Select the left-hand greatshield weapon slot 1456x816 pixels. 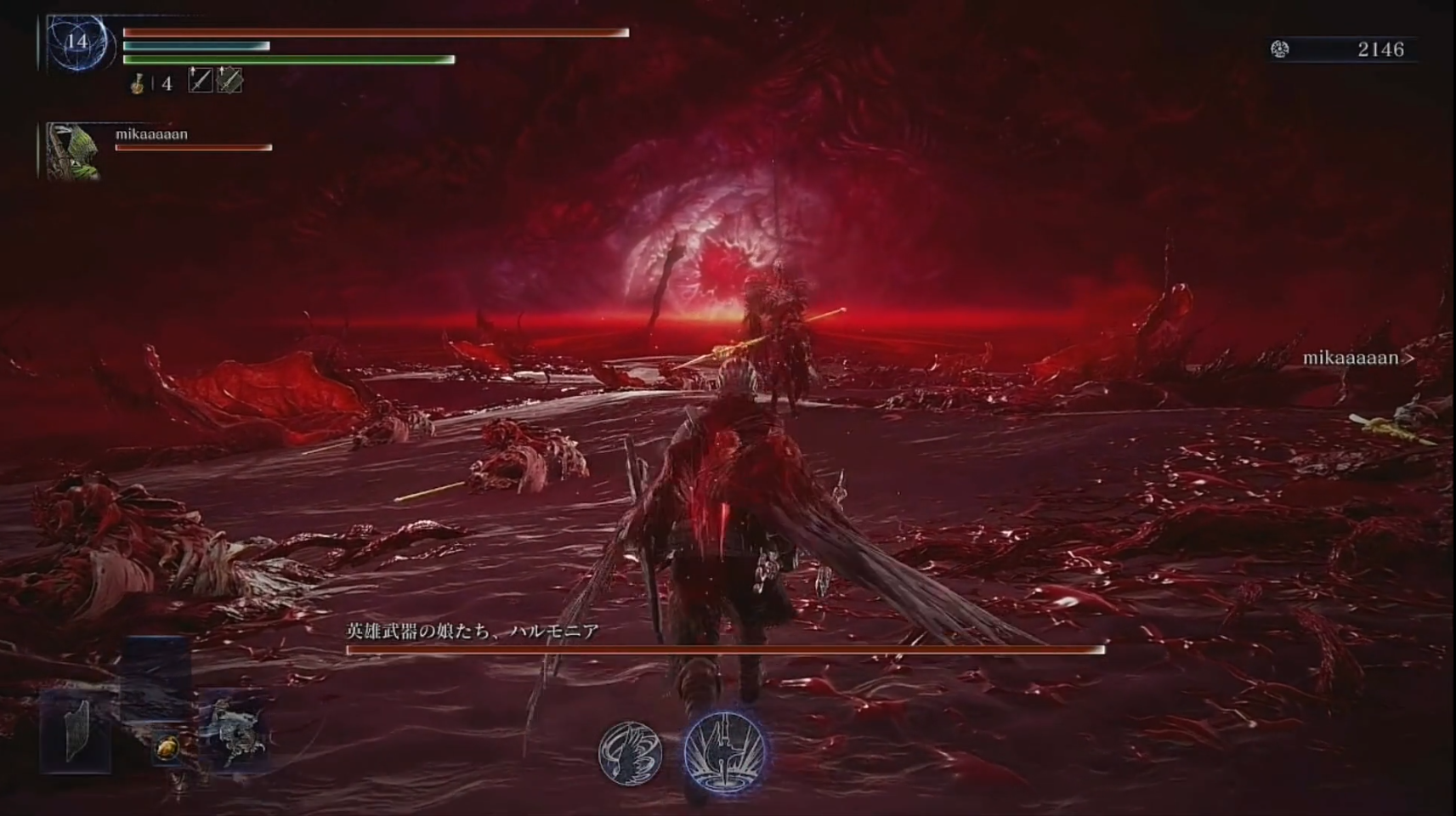[x=77, y=731]
